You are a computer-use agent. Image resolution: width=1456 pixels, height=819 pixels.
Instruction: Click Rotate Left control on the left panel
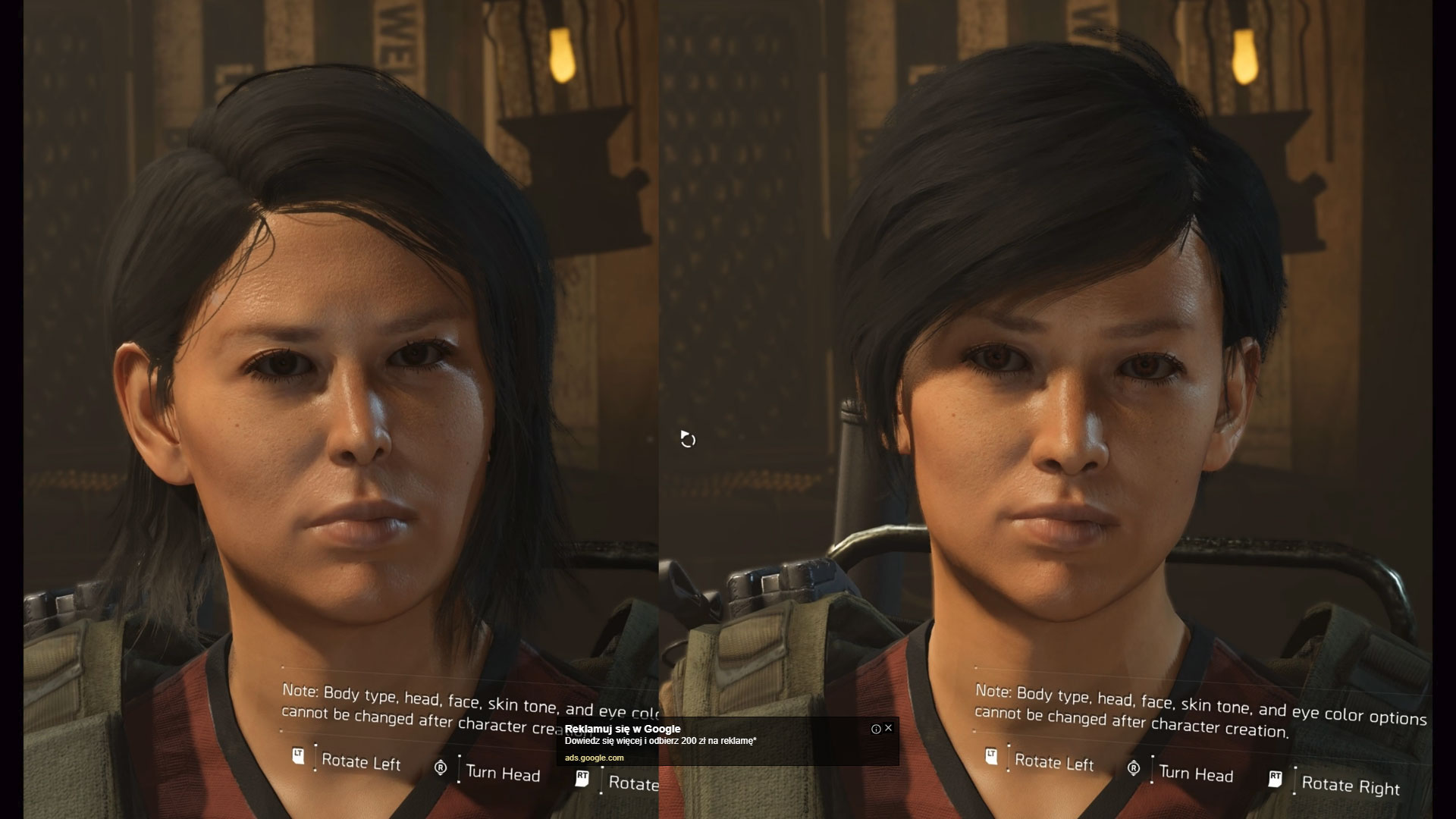coord(362,763)
